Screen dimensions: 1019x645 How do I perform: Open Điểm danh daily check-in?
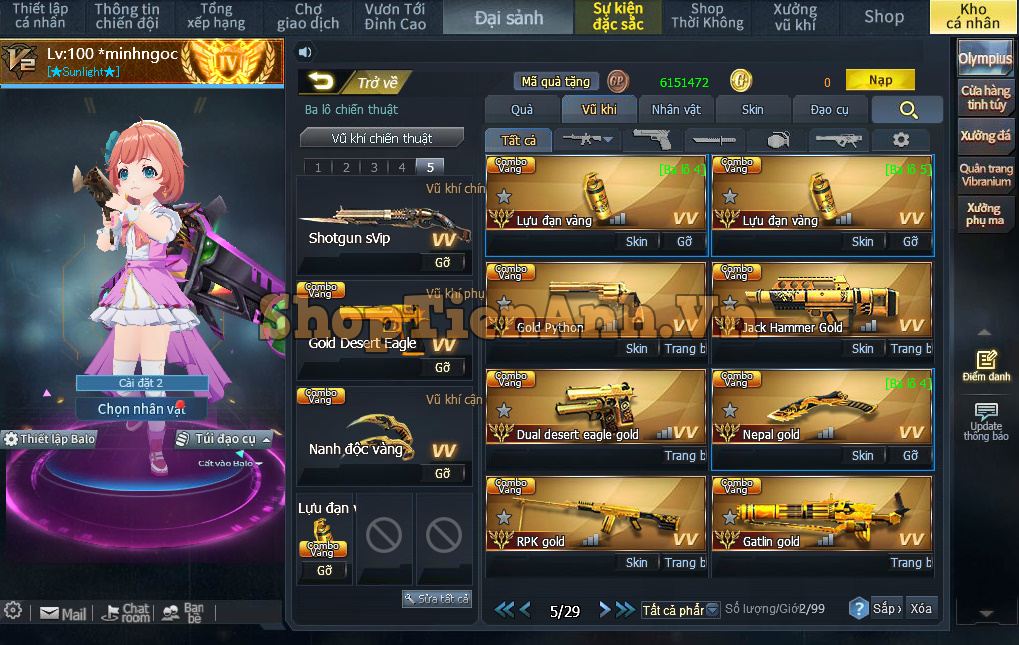pyautogui.click(x=986, y=366)
